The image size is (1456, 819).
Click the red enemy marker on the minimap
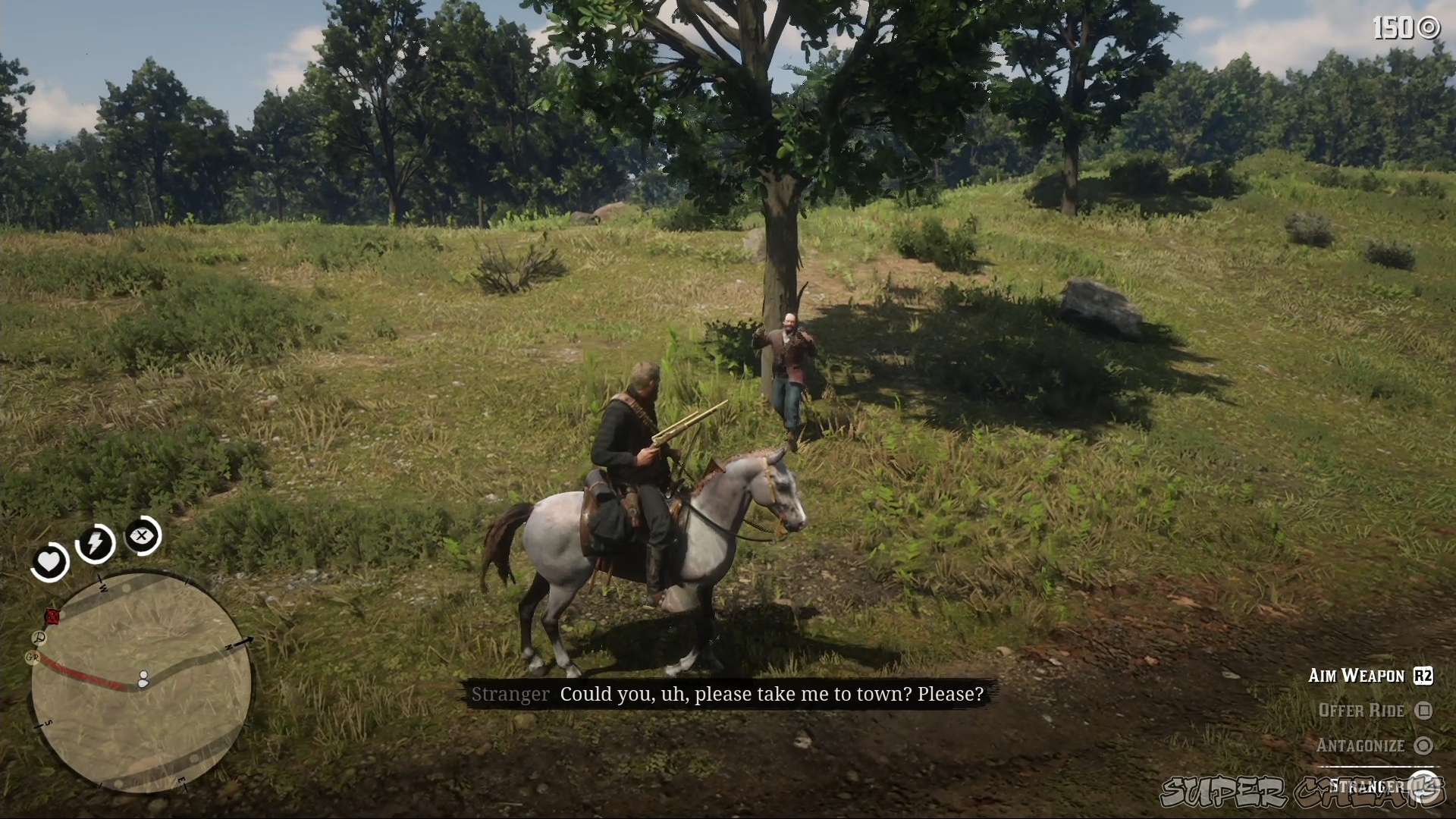[x=51, y=615]
